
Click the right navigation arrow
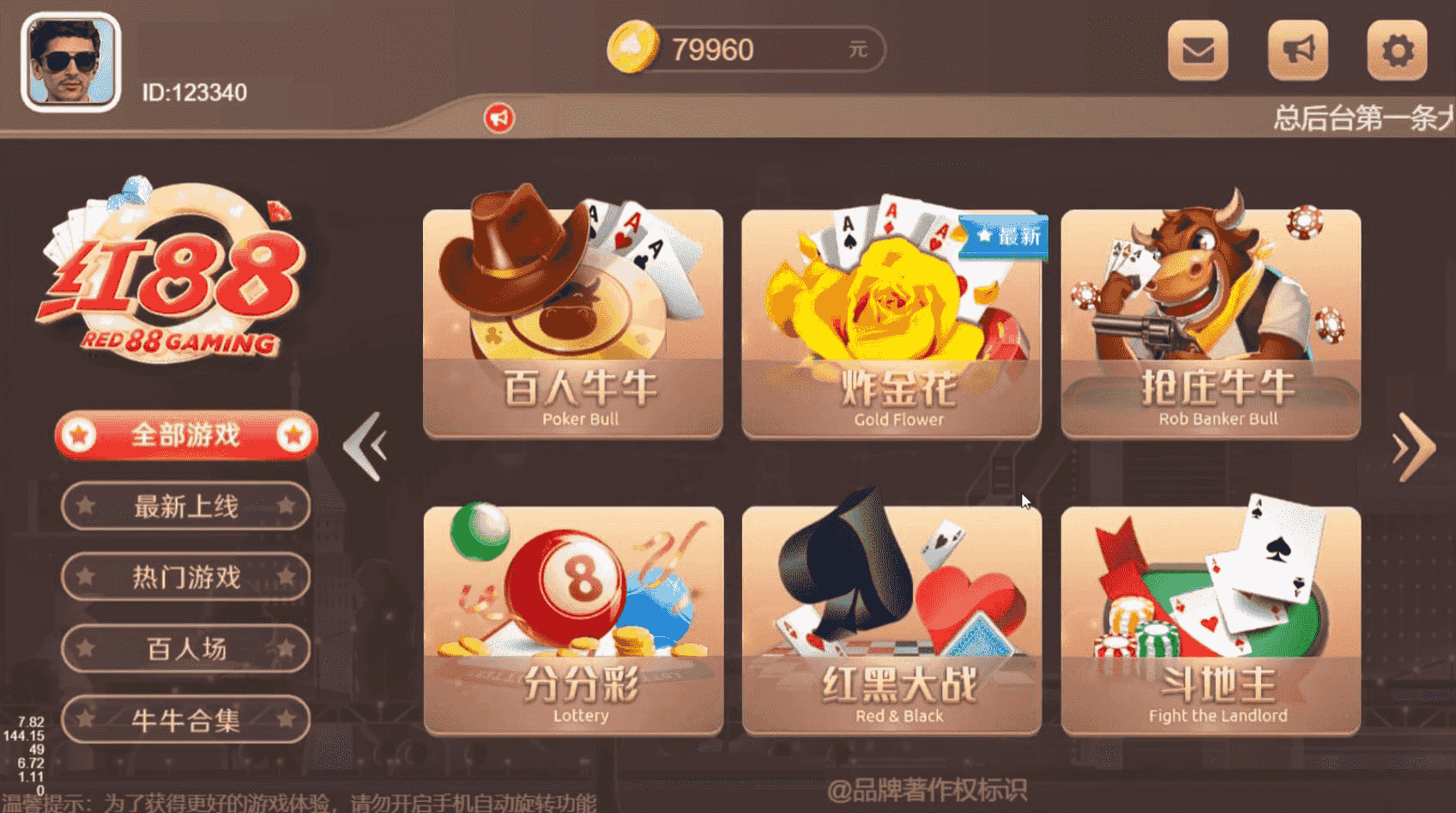(1412, 446)
